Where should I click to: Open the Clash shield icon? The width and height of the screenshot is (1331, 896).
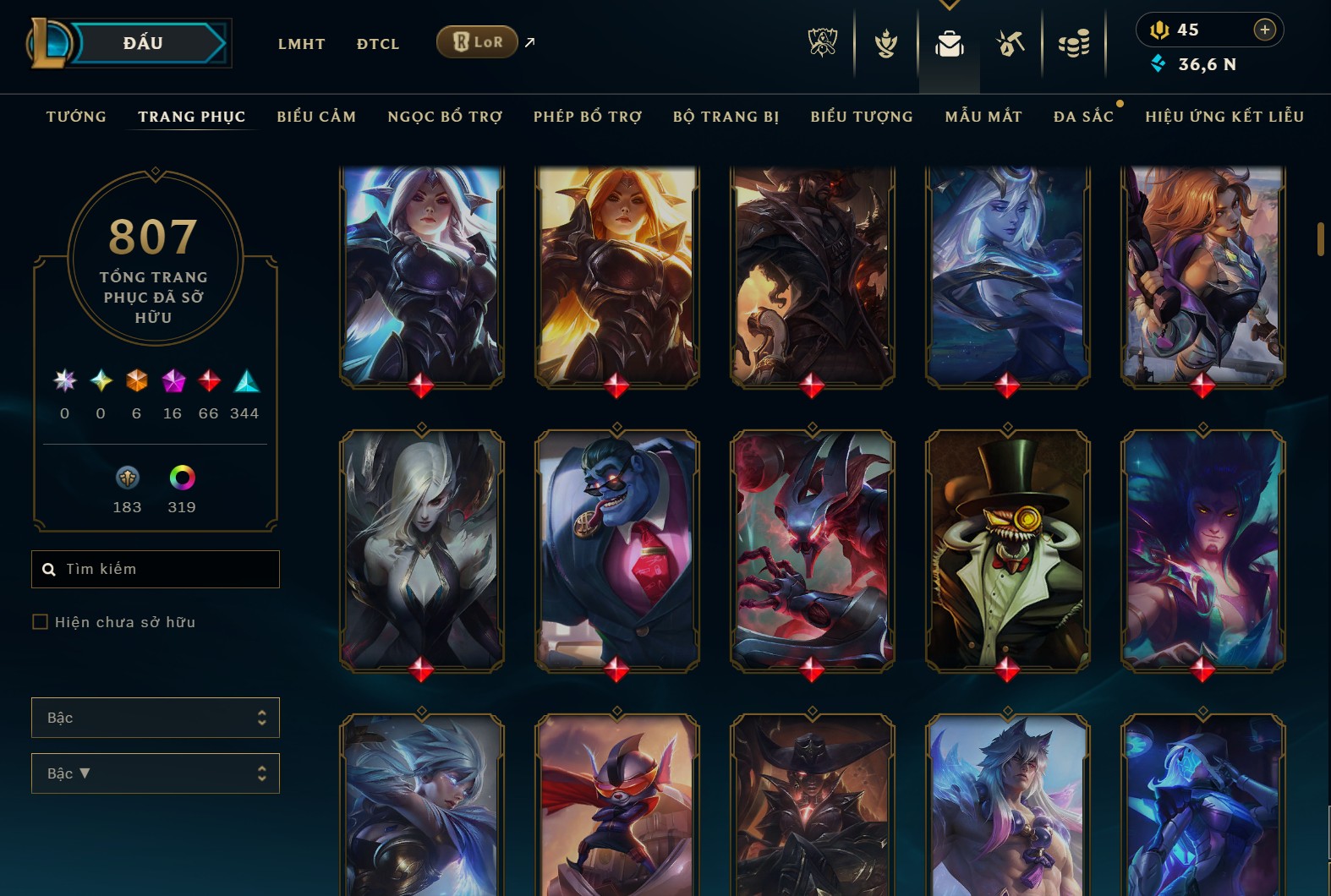click(x=885, y=44)
